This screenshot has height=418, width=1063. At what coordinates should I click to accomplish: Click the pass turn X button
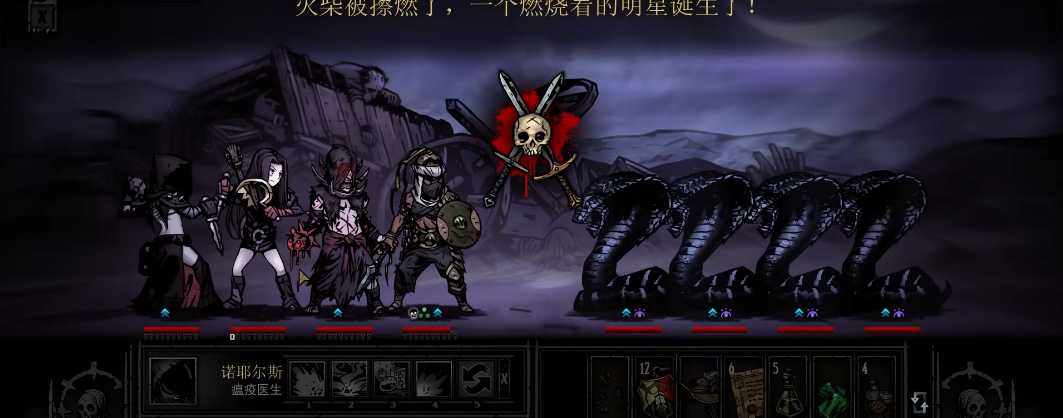(x=504, y=379)
